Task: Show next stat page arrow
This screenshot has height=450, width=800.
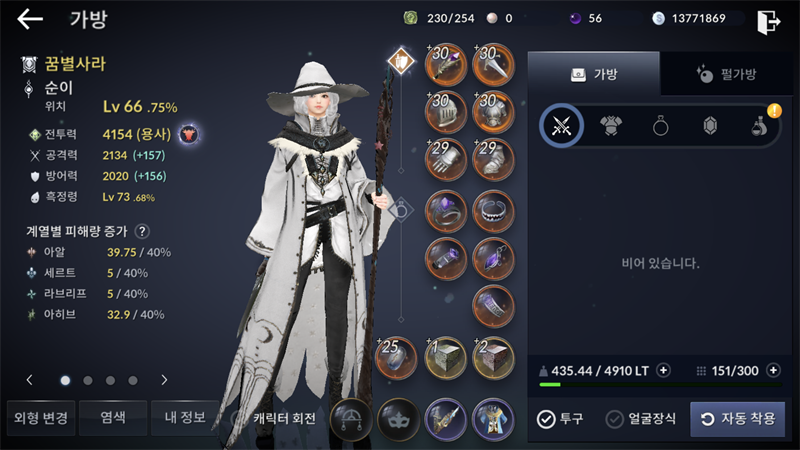Action: click(x=164, y=380)
